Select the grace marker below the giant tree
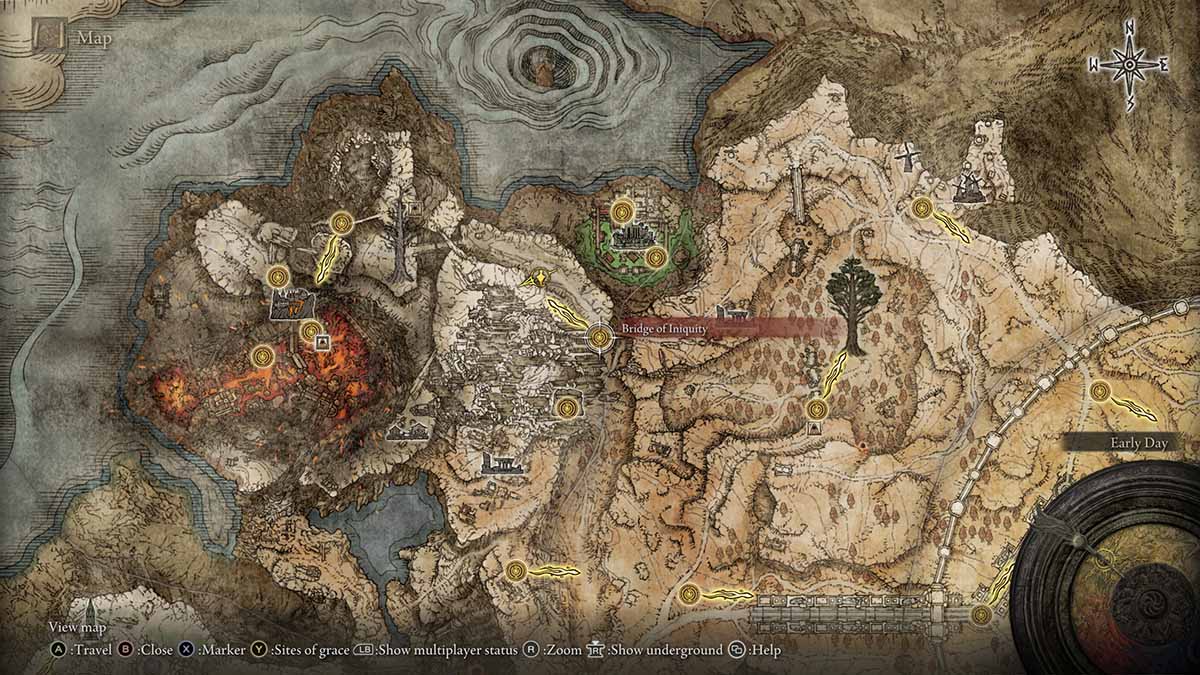Image resolution: width=1200 pixels, height=675 pixels. 818,408
